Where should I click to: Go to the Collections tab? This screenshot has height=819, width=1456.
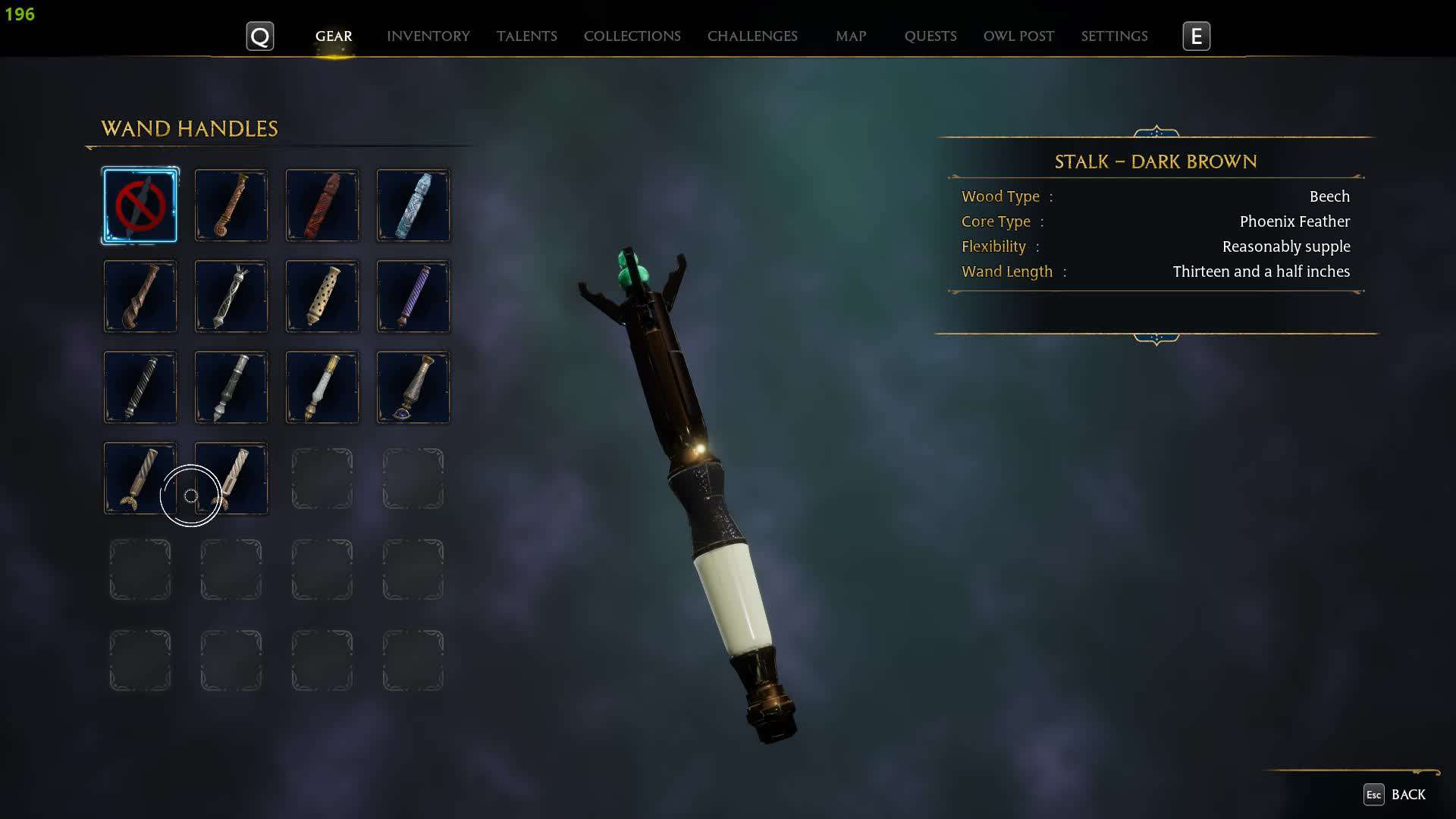(x=632, y=36)
